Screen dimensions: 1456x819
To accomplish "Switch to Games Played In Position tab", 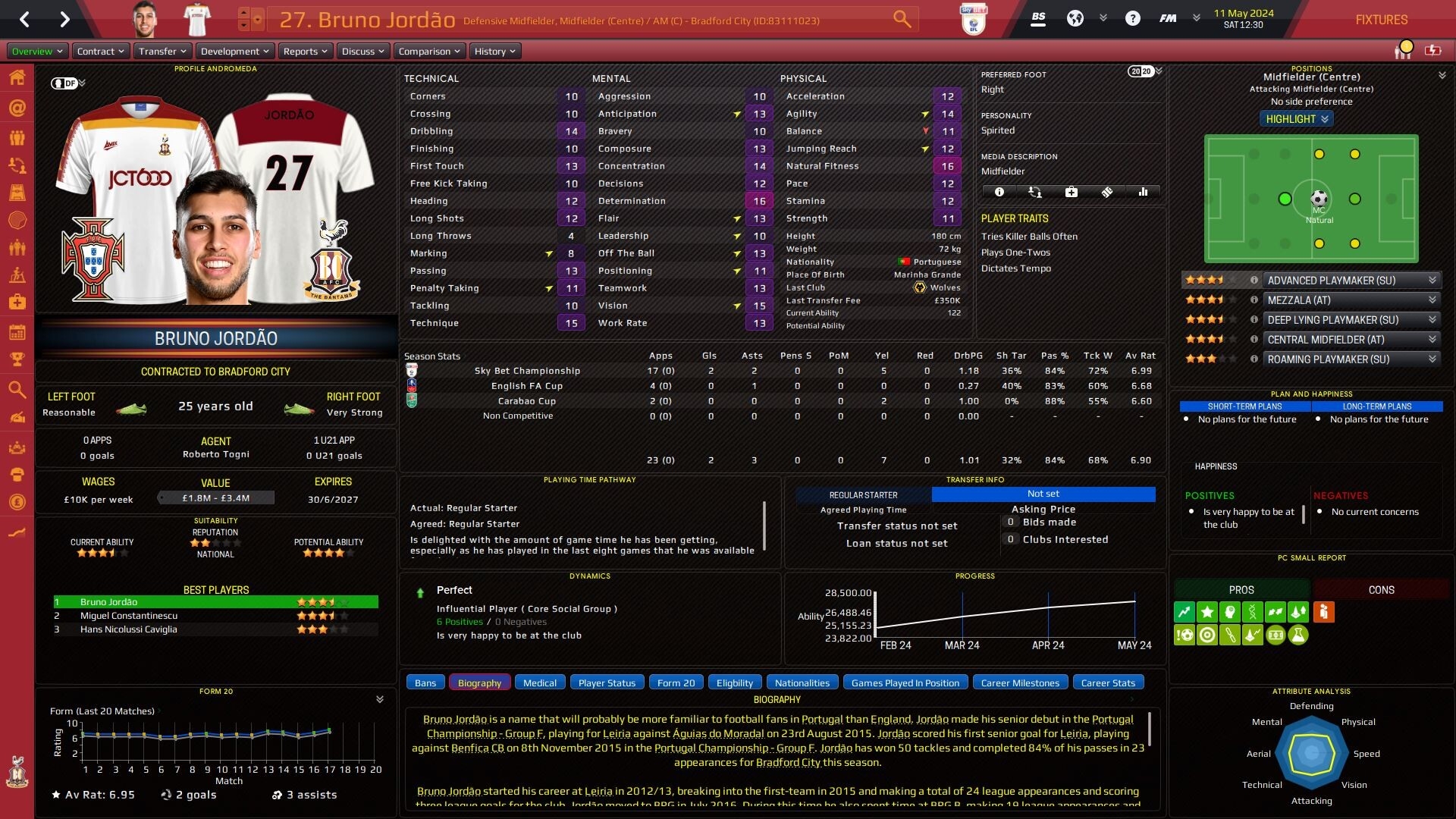I will click(x=905, y=682).
